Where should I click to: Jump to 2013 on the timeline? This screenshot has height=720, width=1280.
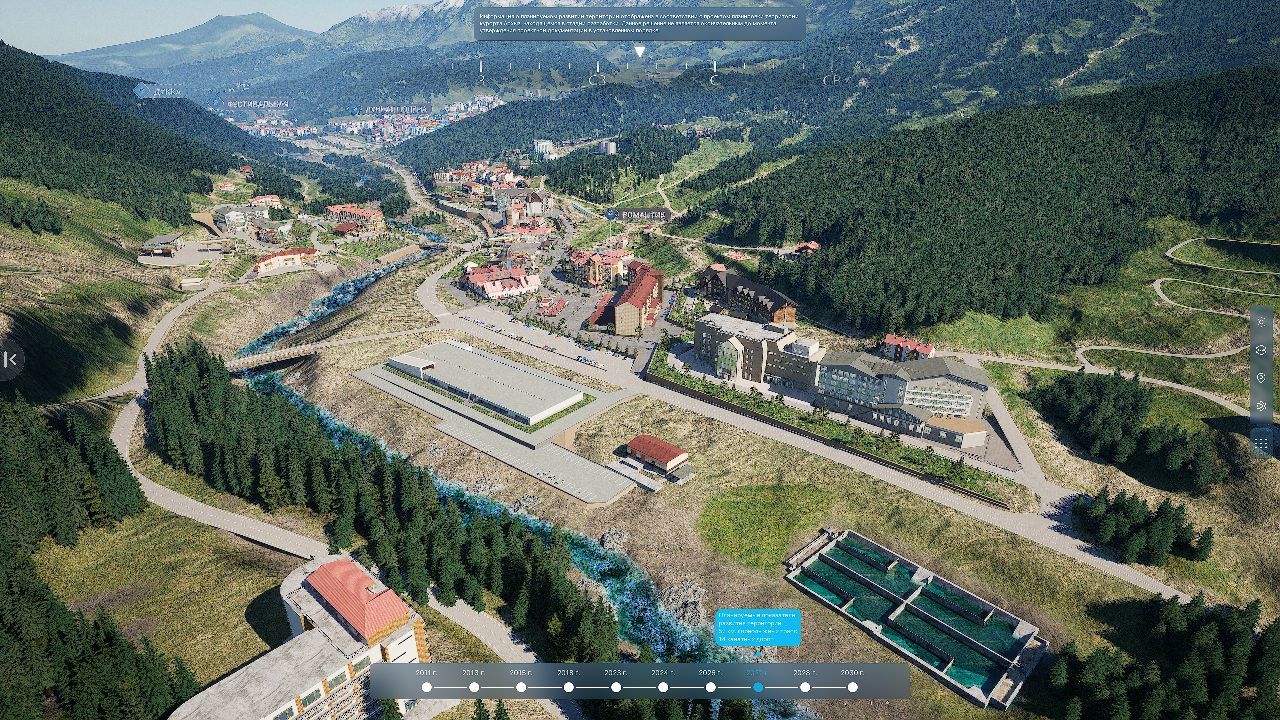474,687
